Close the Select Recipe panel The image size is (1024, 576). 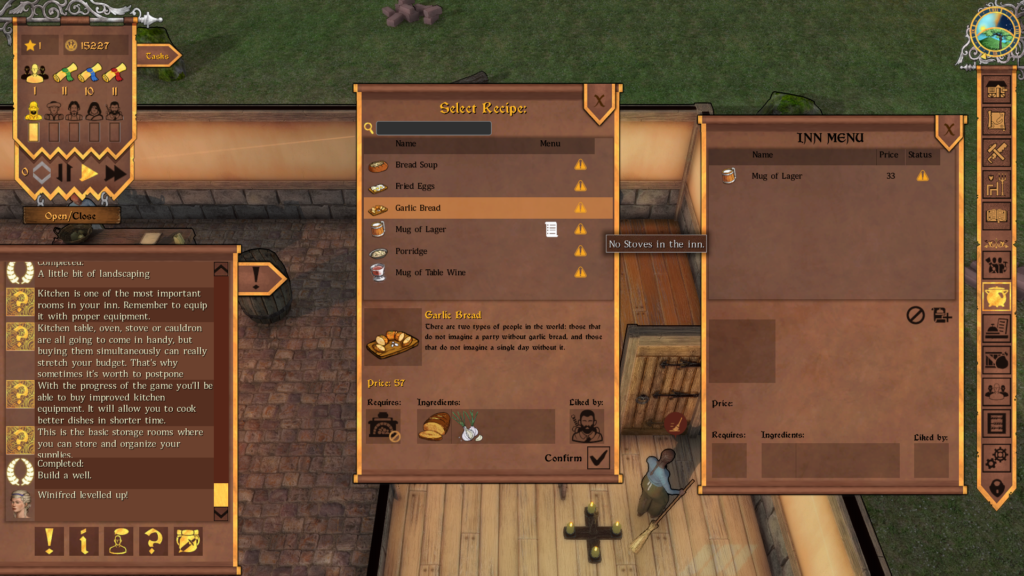pyautogui.click(x=599, y=101)
